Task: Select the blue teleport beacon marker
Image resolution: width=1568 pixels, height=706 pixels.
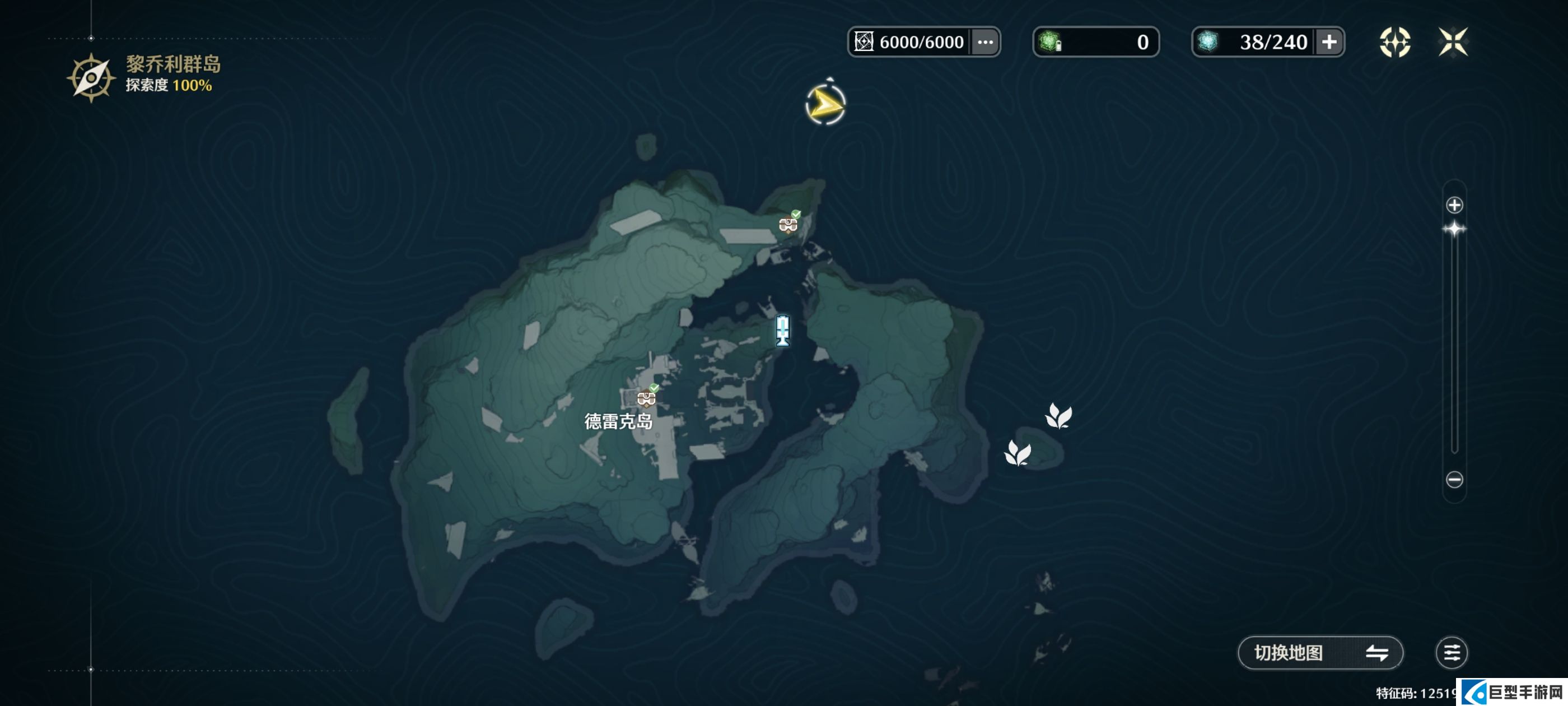Action: point(783,330)
